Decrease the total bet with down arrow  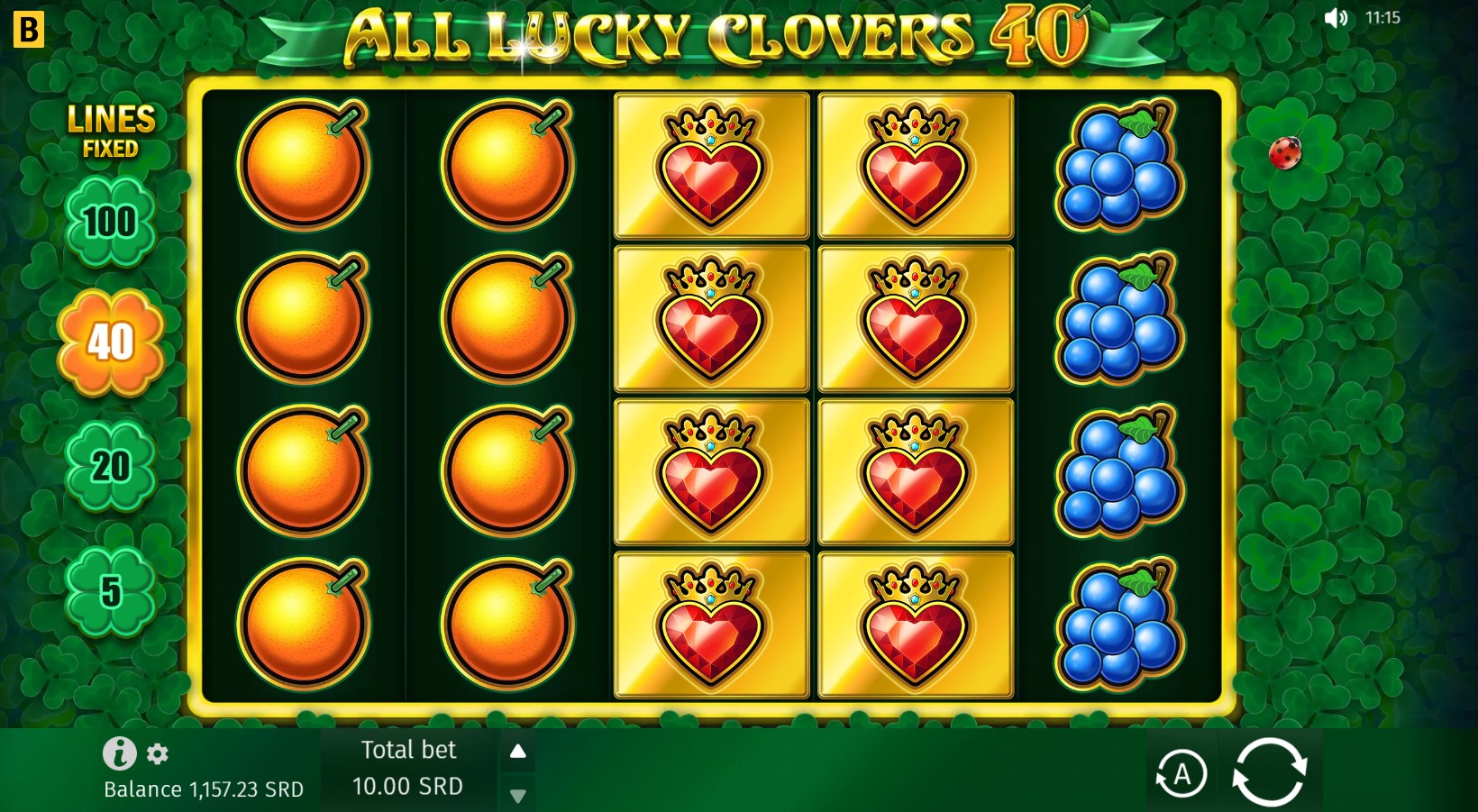pos(518,797)
